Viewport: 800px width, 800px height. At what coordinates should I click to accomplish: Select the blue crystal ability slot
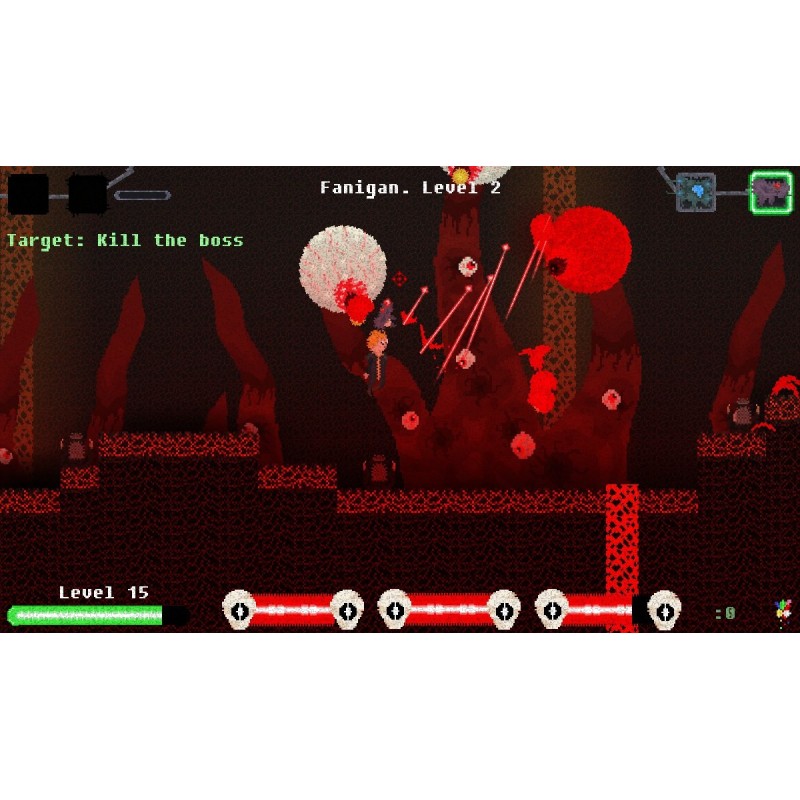click(x=695, y=191)
